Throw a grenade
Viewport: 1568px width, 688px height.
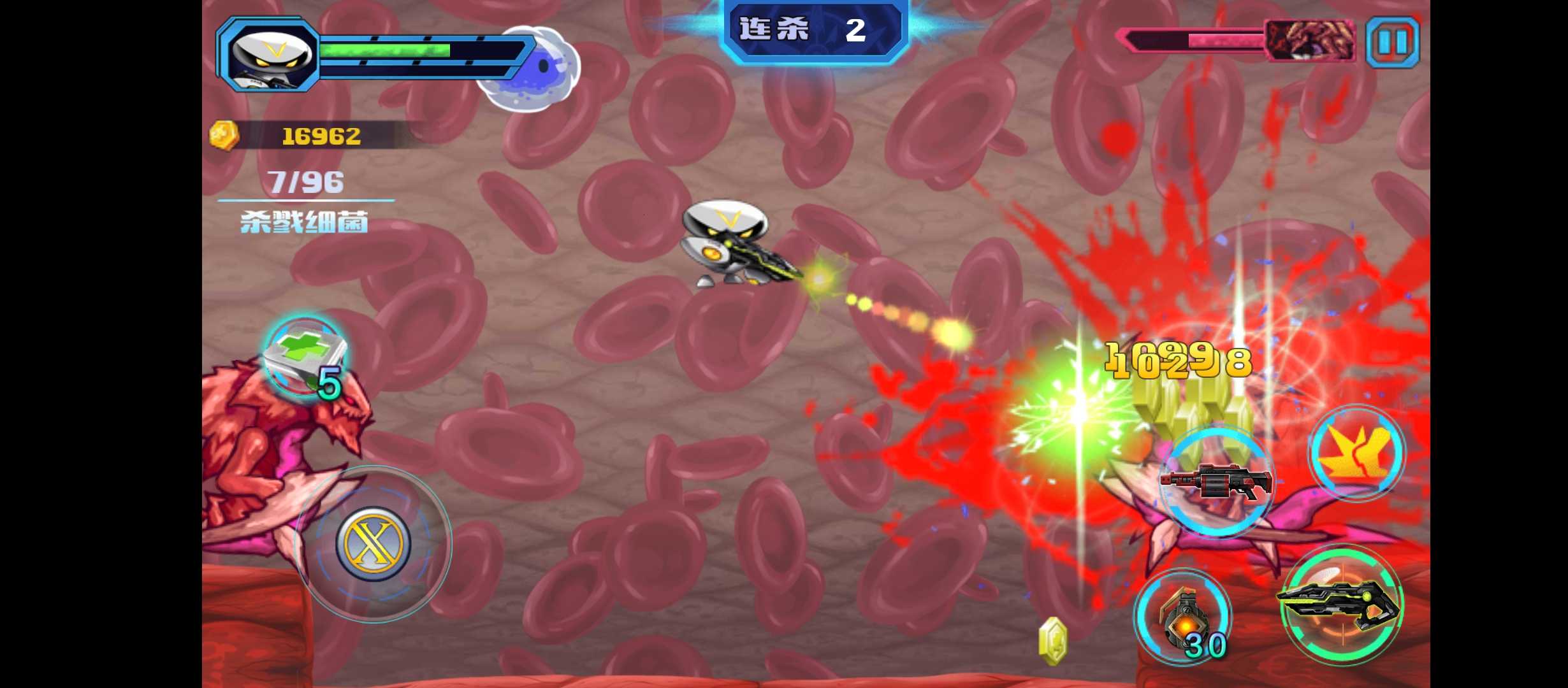click(x=1183, y=617)
